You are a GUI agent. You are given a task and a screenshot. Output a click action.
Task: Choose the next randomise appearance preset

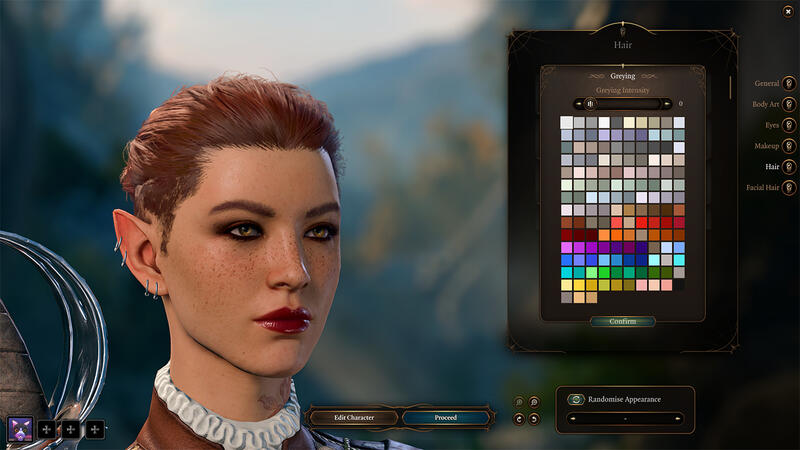point(679,418)
